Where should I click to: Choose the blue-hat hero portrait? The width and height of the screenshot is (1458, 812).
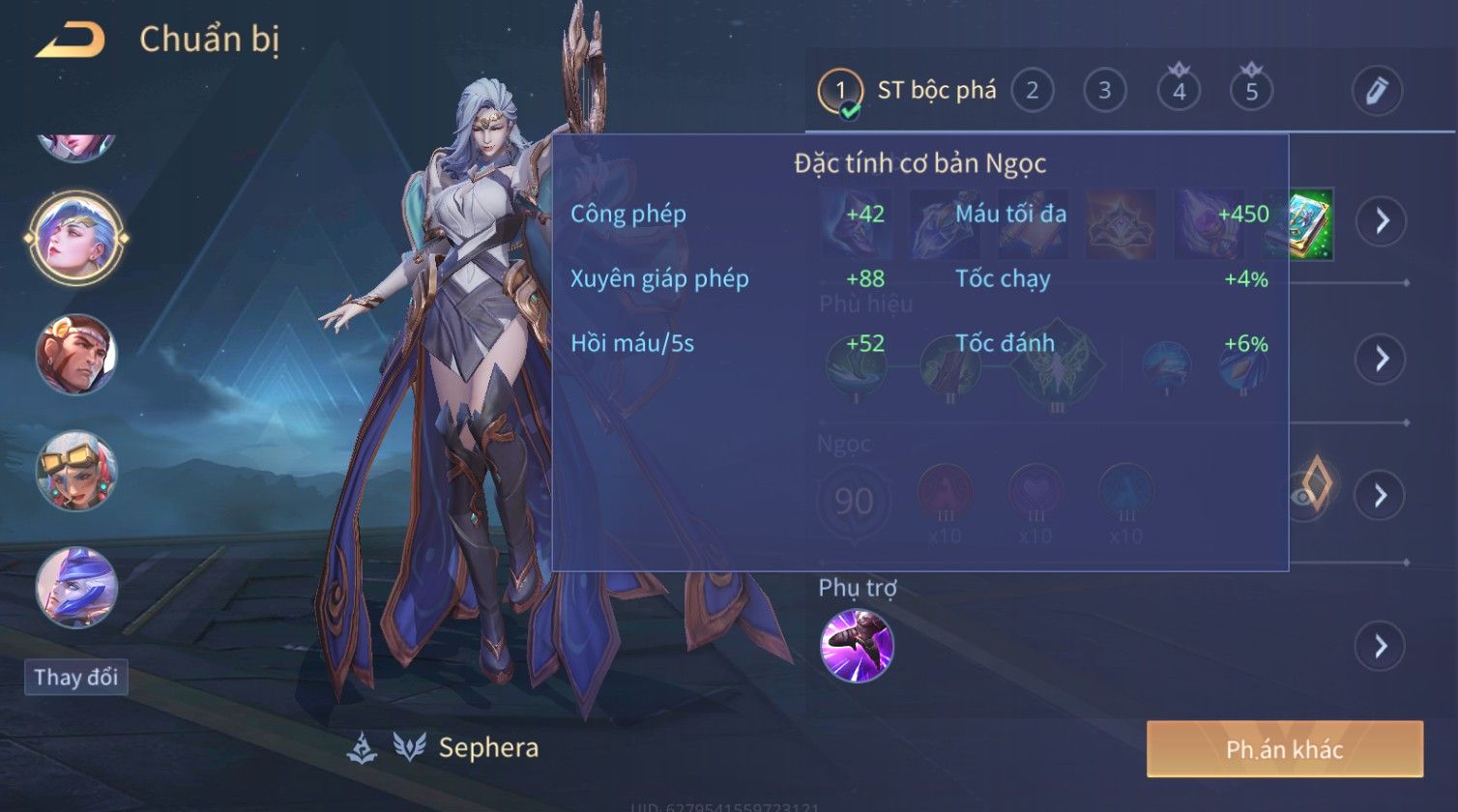75,587
